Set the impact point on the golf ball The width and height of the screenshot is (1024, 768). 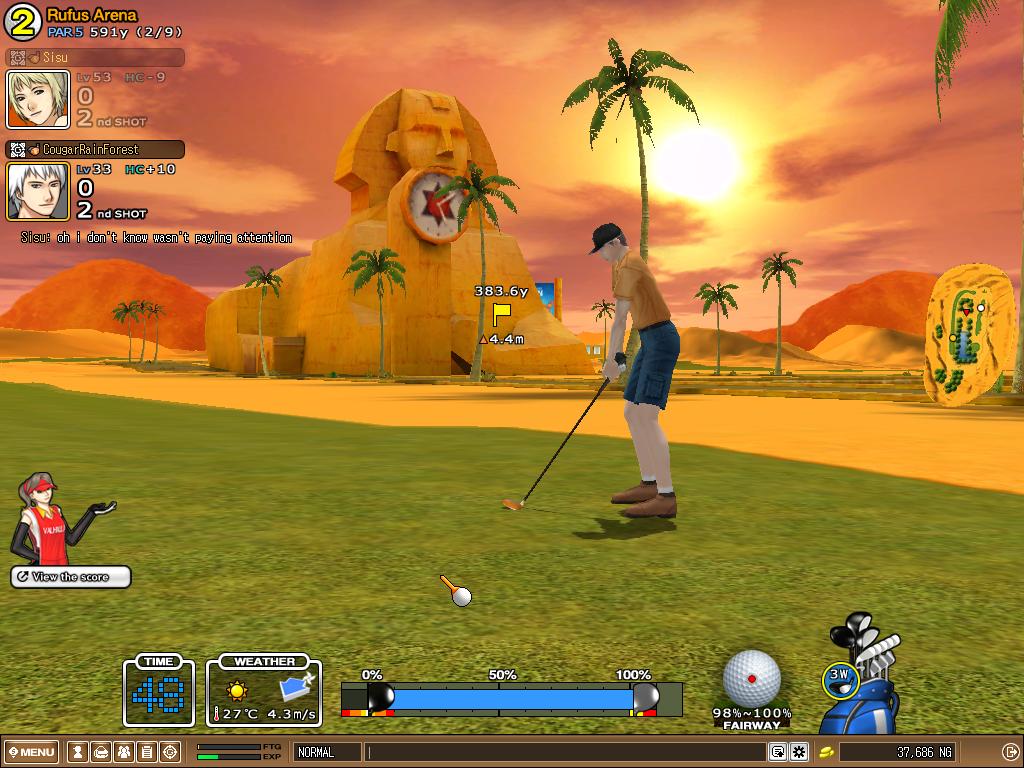pos(751,678)
